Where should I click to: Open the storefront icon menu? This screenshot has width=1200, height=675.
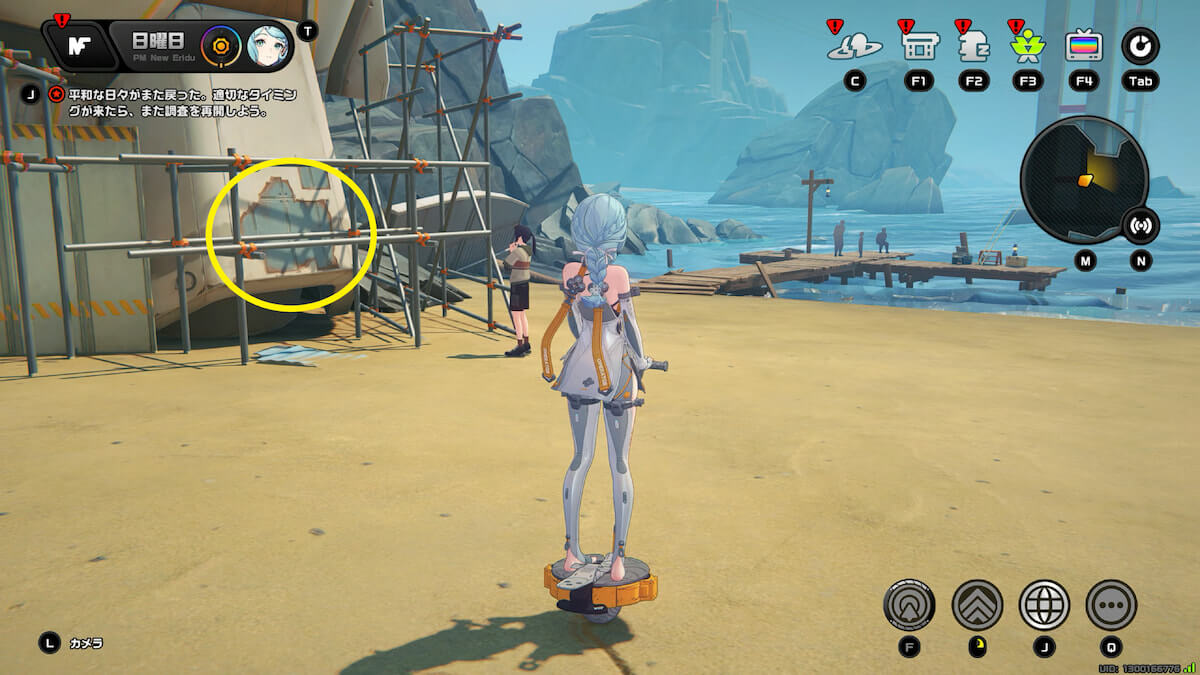point(919,46)
